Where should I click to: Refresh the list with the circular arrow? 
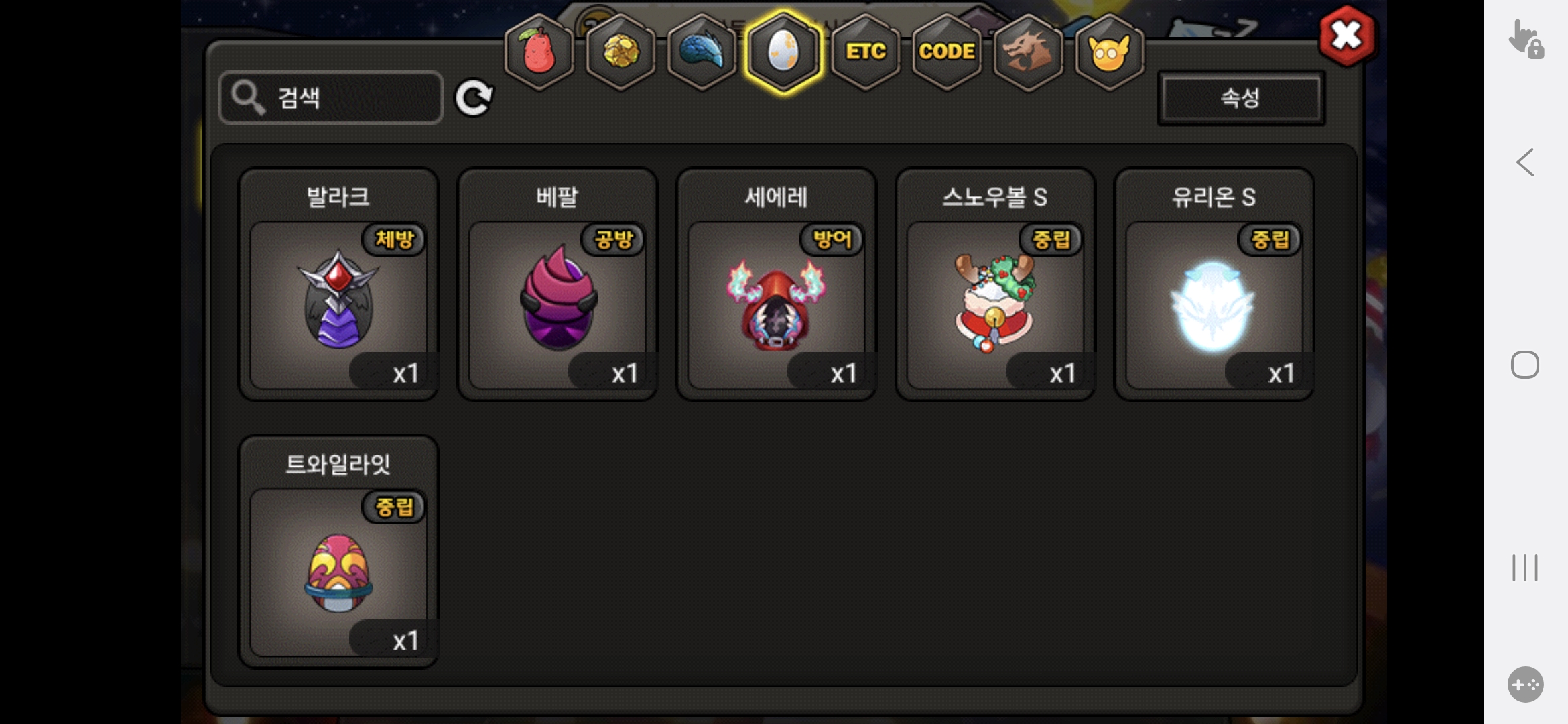click(x=474, y=99)
